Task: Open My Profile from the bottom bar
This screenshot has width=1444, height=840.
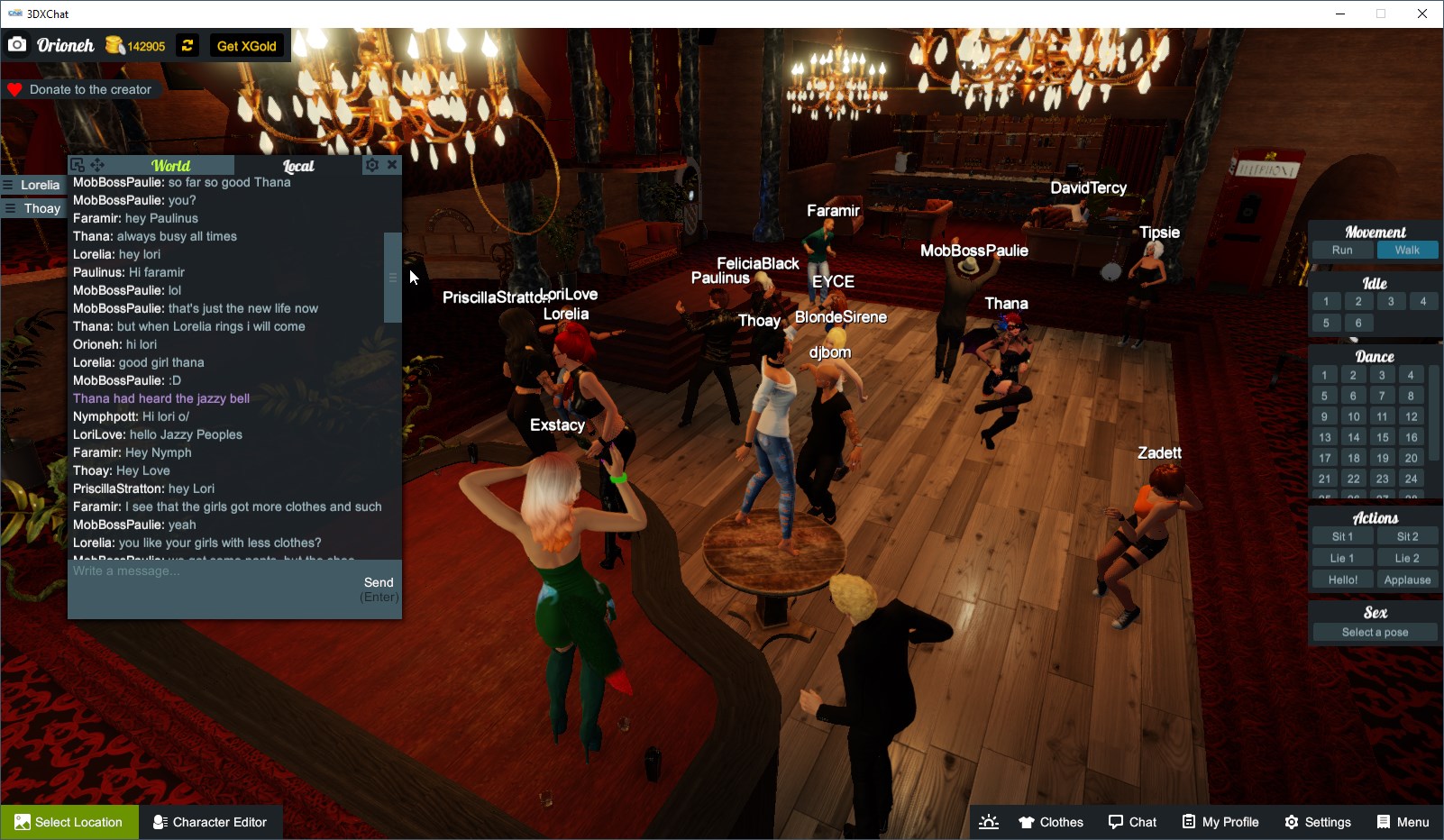Action: point(1220,821)
